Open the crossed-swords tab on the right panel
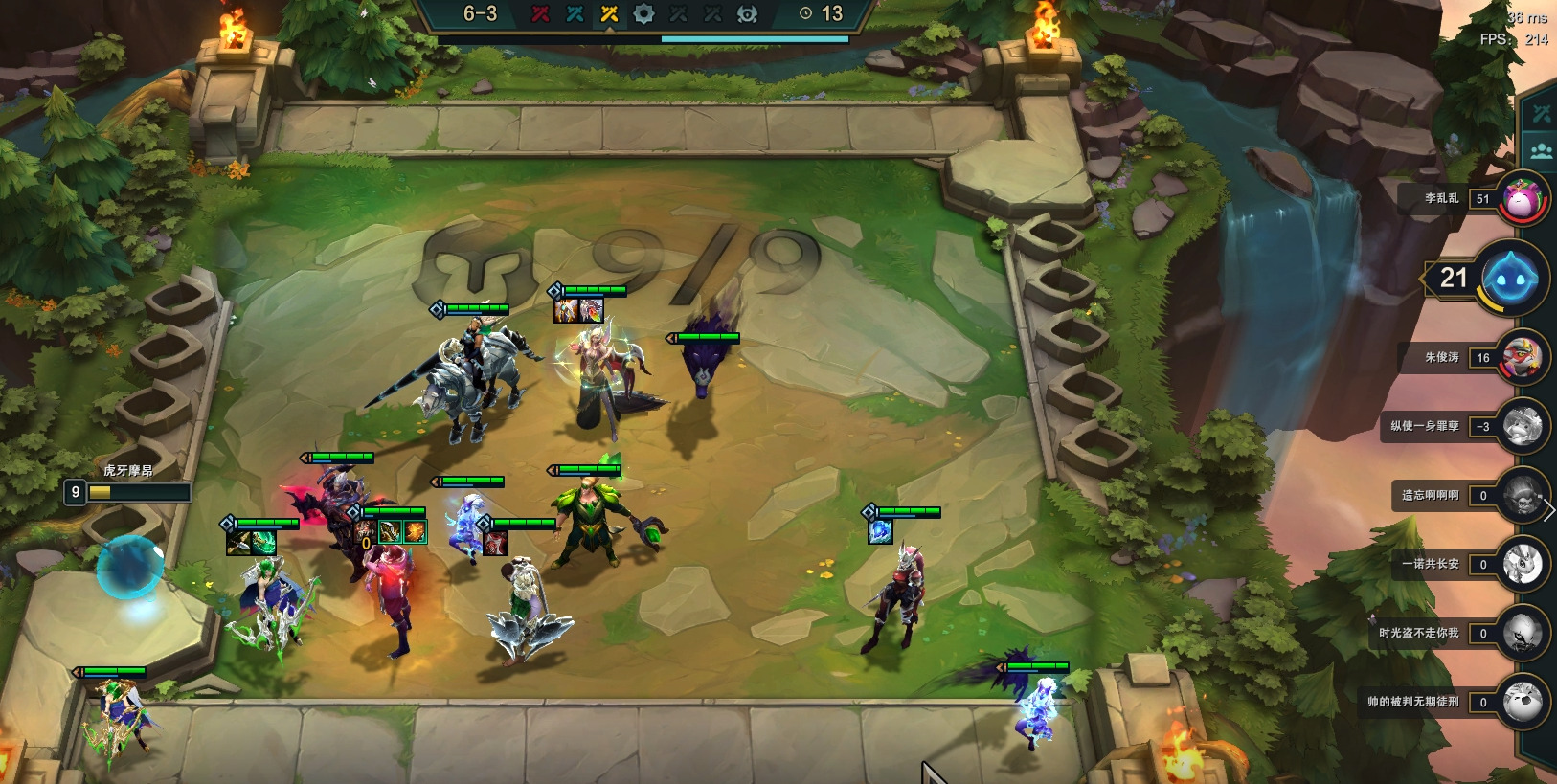This screenshot has width=1557, height=784. (x=1541, y=114)
